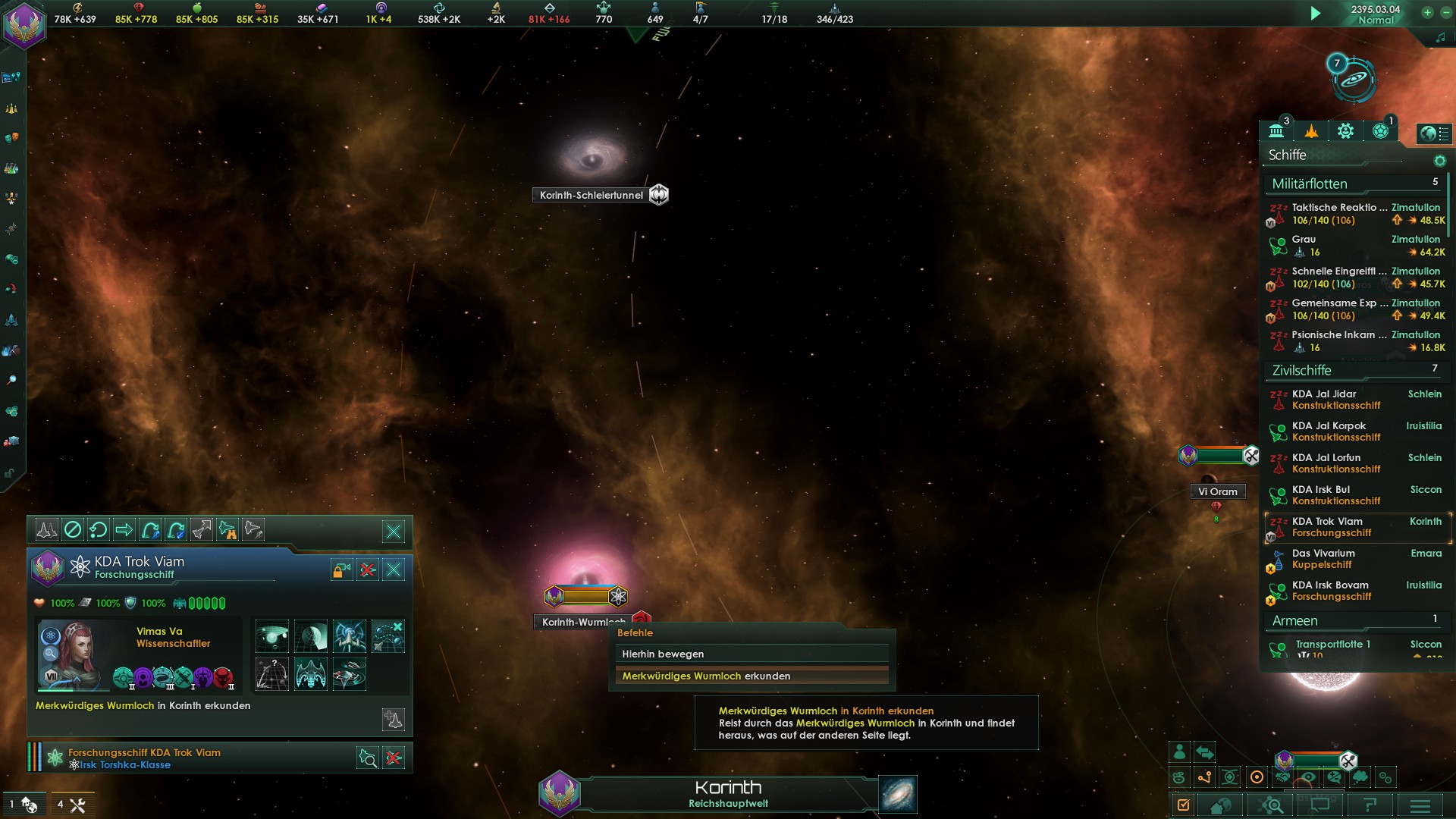The height and width of the screenshot is (819, 1456).
Task: Toggle the camera lock on the KDA Trok Viam panel
Action: pos(341,570)
